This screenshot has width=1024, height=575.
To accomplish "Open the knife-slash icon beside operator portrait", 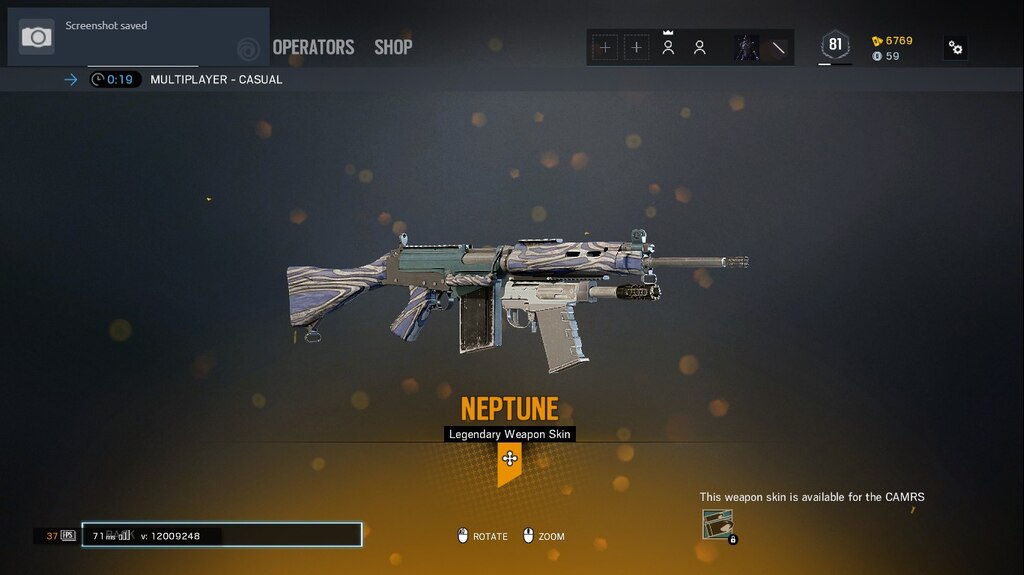I will (x=778, y=47).
